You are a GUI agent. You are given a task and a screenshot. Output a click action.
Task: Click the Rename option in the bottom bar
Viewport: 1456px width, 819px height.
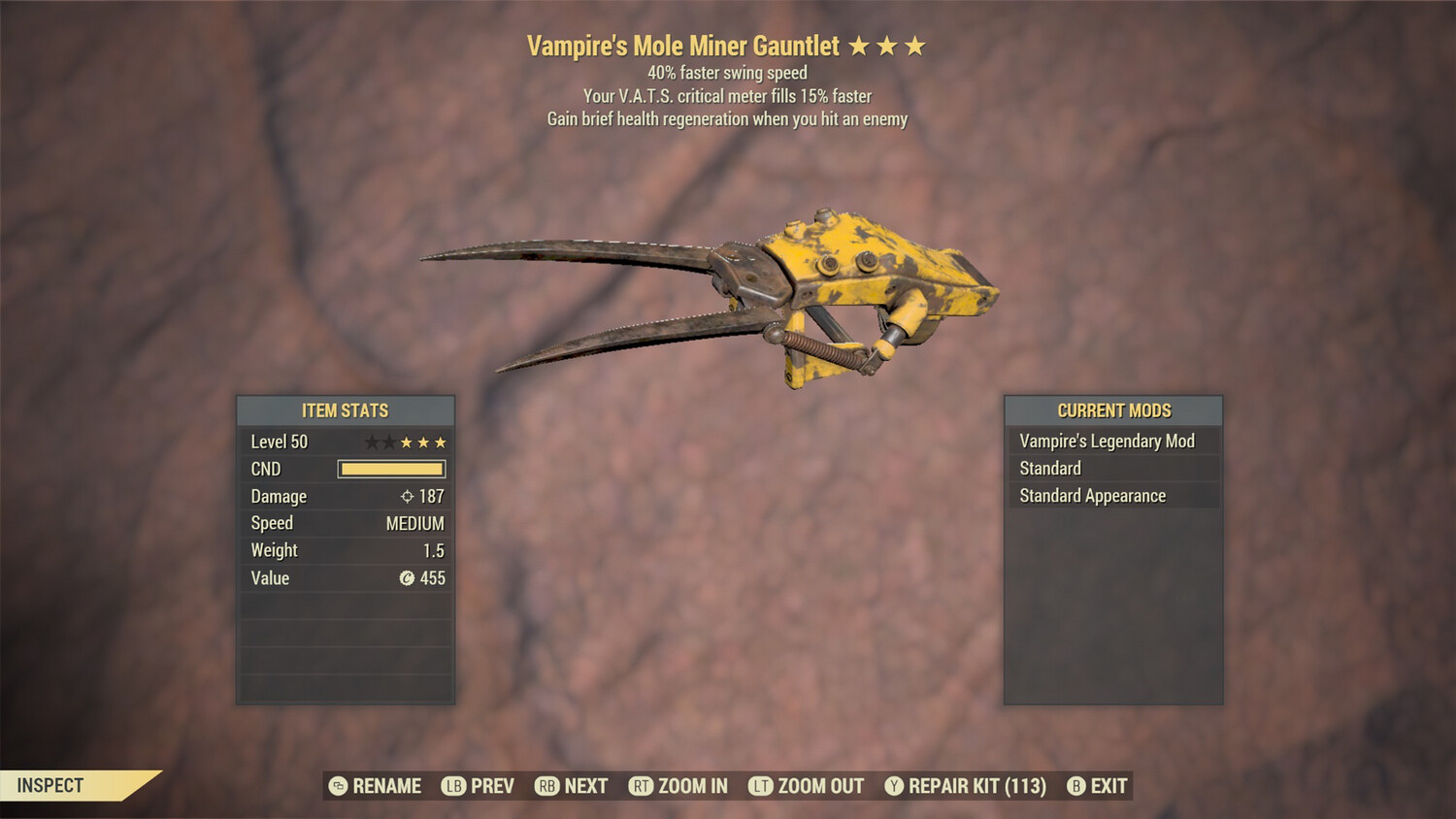pos(376,786)
